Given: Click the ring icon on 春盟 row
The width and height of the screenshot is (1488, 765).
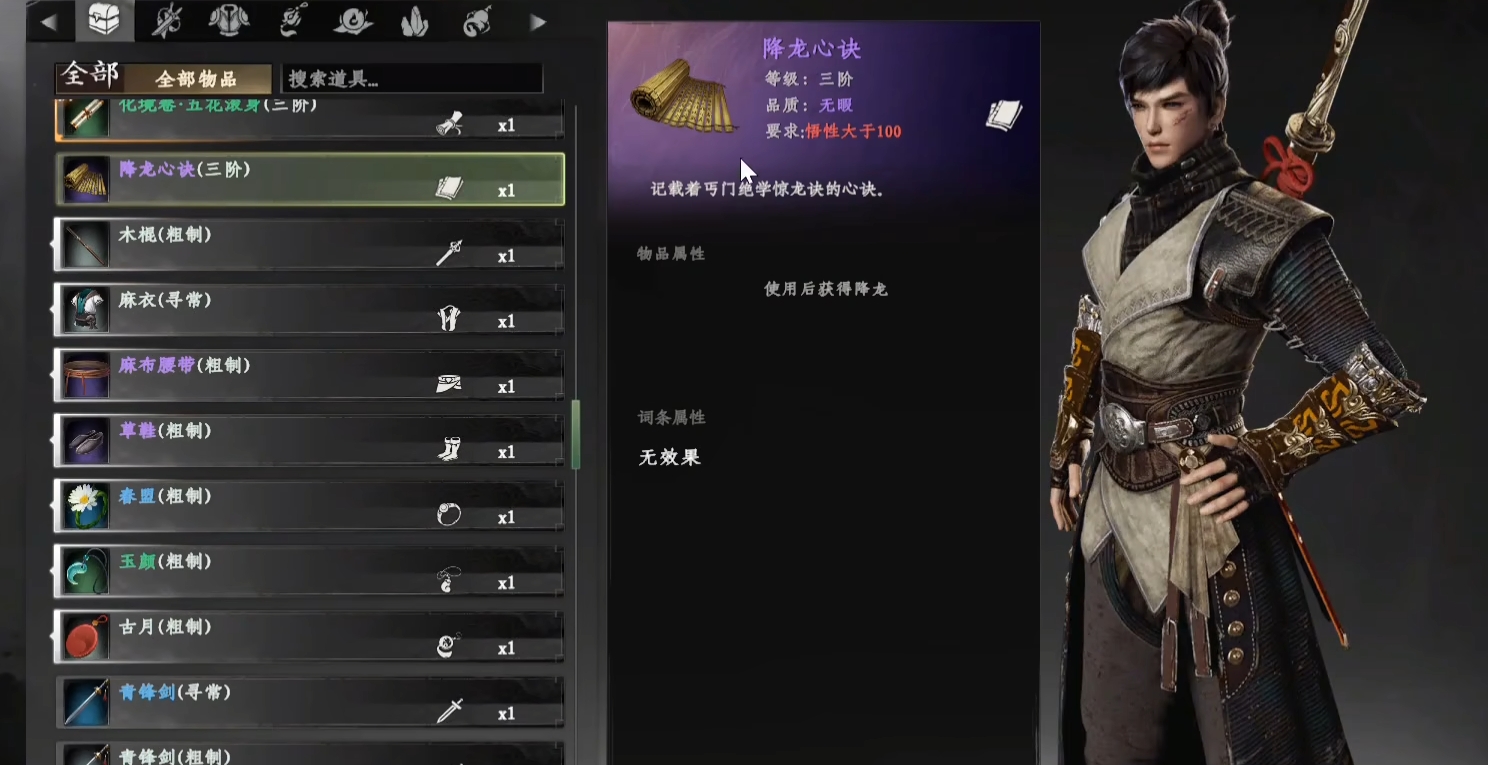Looking at the screenshot, I should tap(449, 513).
